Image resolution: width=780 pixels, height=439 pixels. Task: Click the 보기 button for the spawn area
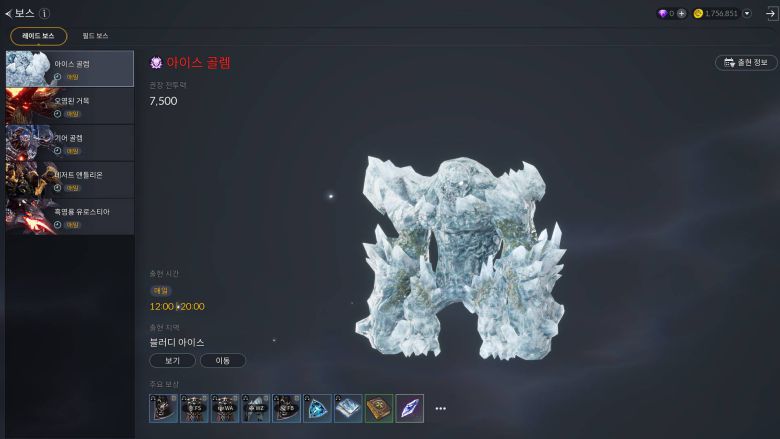pyautogui.click(x=172, y=360)
